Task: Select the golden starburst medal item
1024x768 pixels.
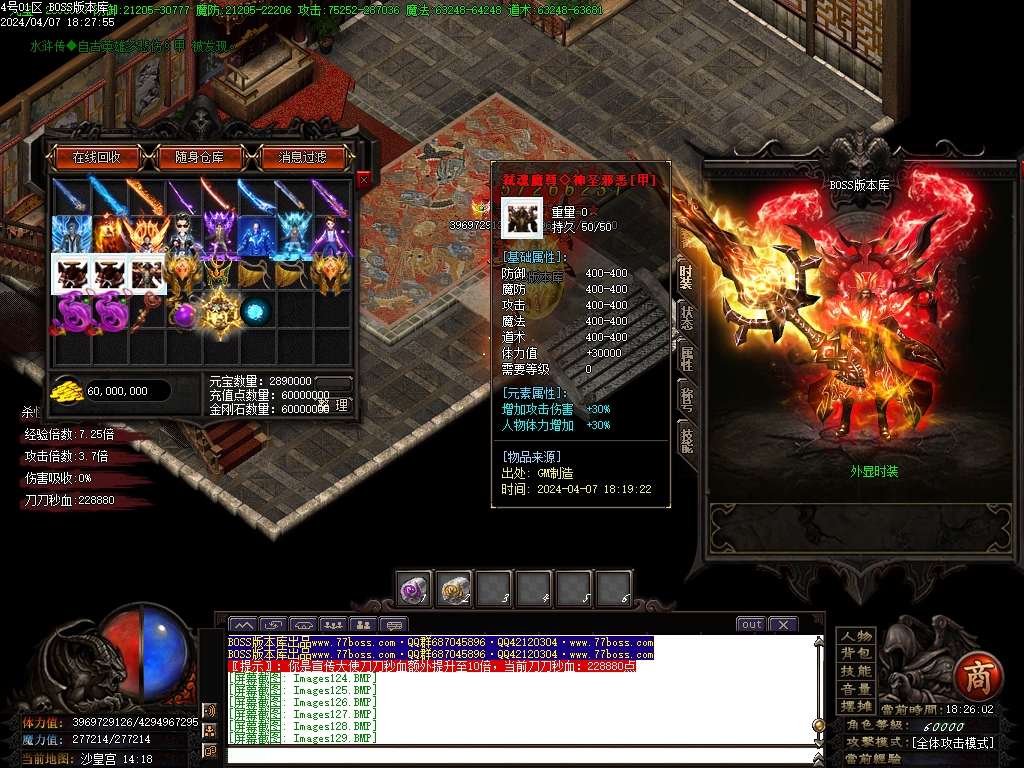Action: click(218, 310)
